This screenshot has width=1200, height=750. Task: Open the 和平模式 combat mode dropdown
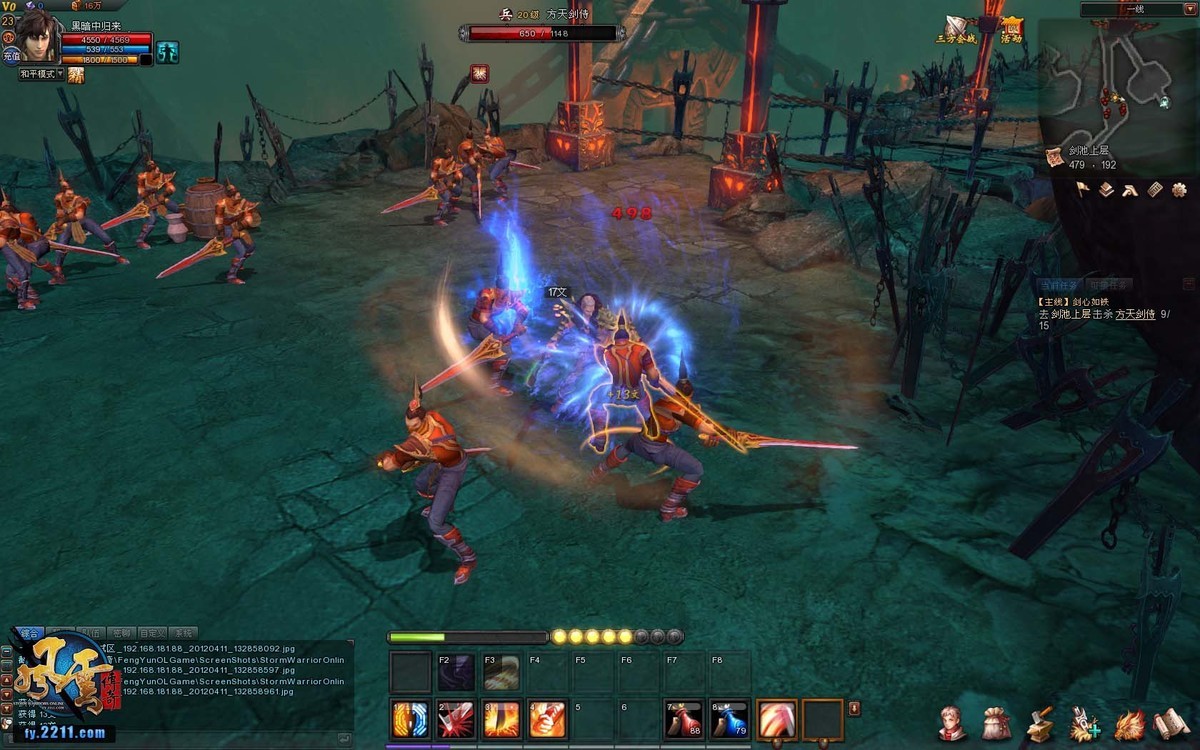point(41,74)
